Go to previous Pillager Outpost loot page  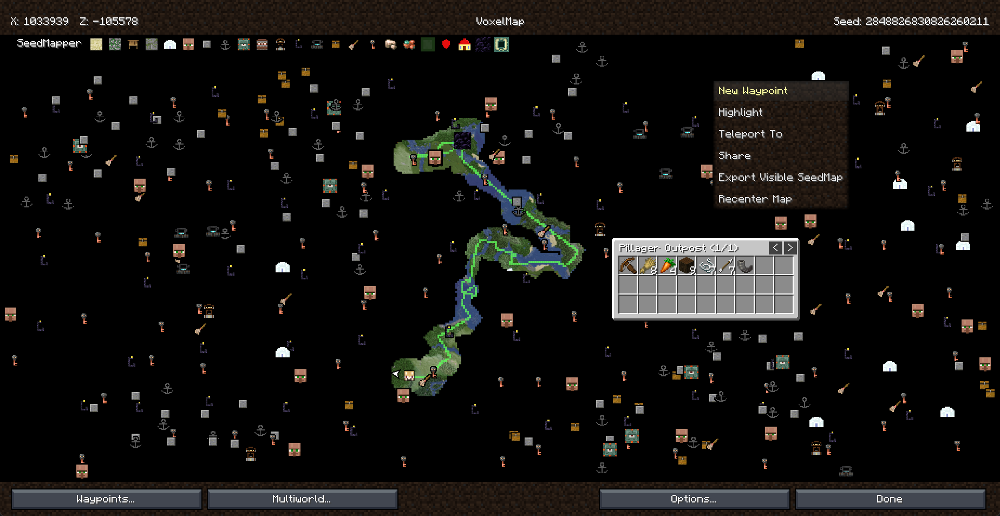click(775, 248)
